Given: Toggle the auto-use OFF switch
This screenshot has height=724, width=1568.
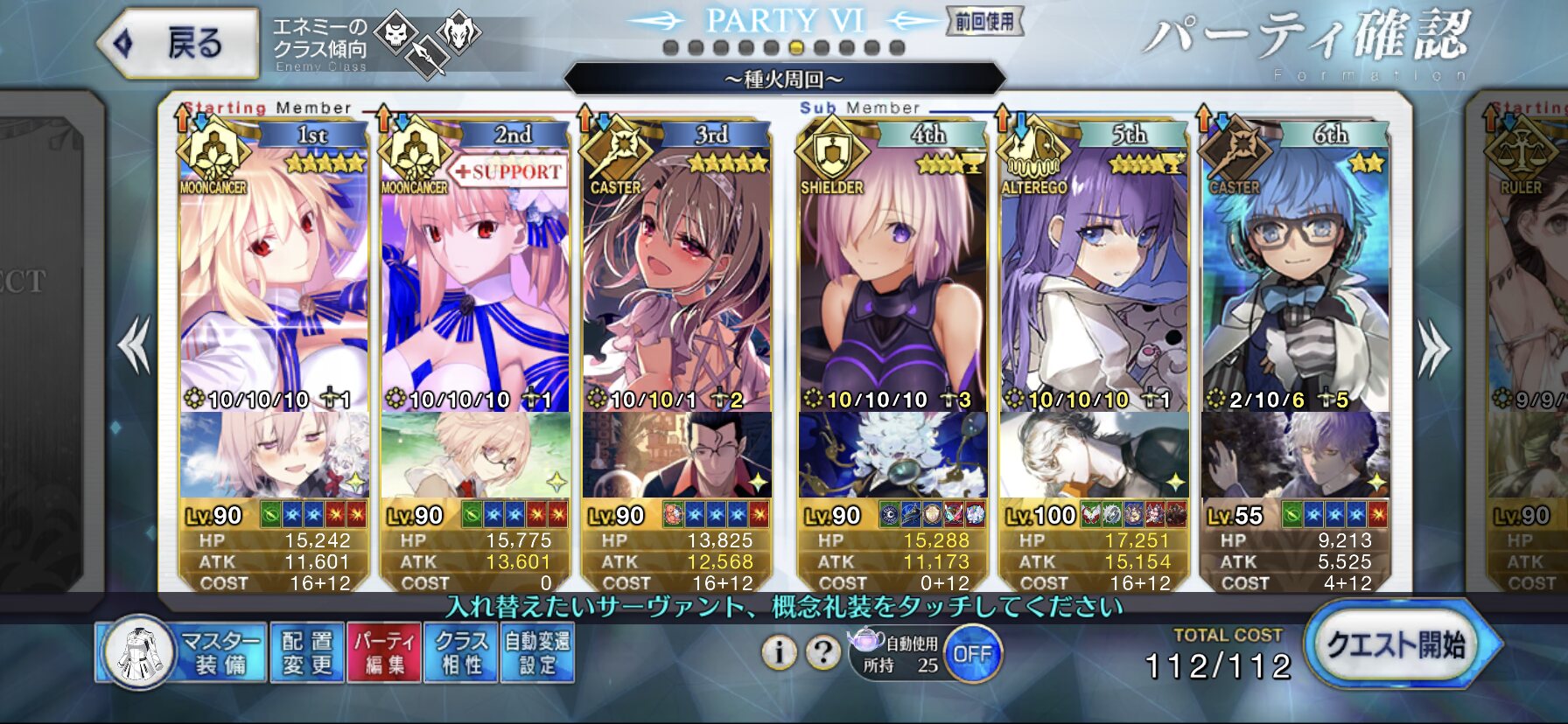Looking at the screenshot, I should click(x=972, y=654).
